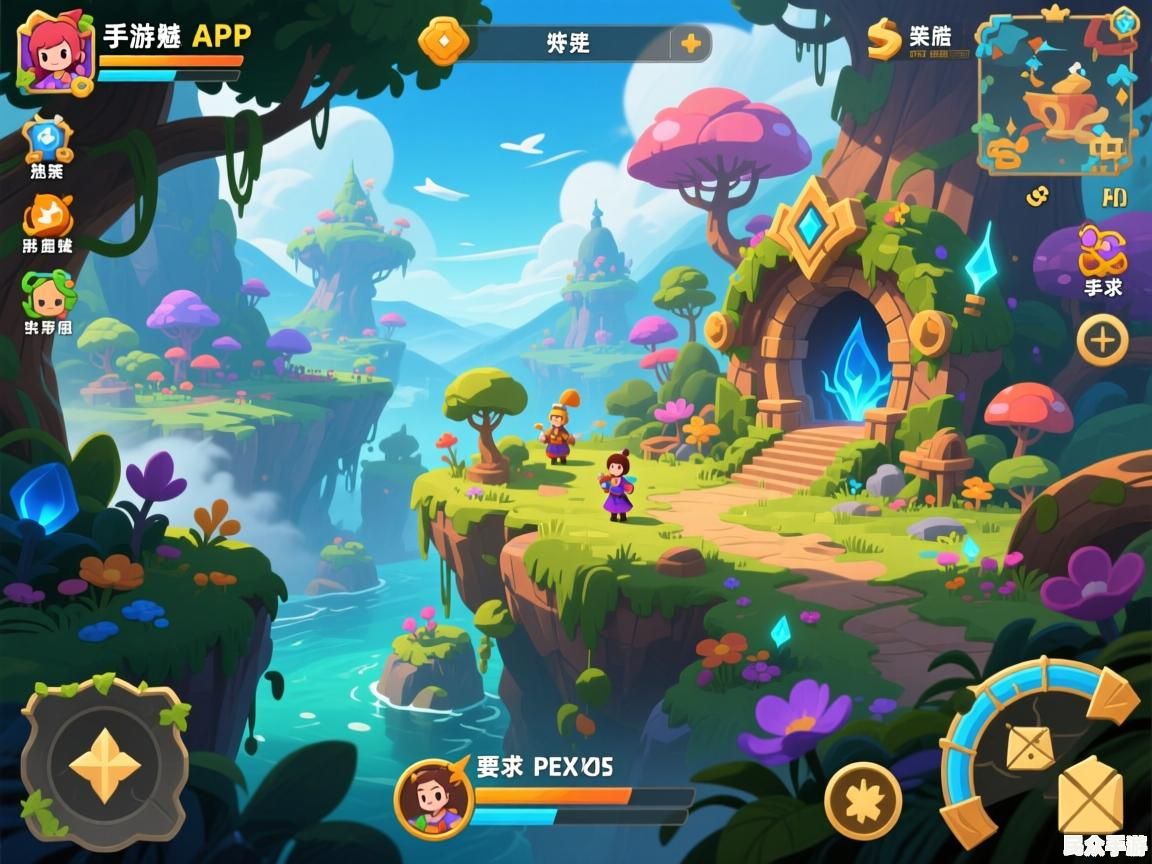Click the gold coin icon at top center
This screenshot has height=864, width=1152.
tap(444, 41)
